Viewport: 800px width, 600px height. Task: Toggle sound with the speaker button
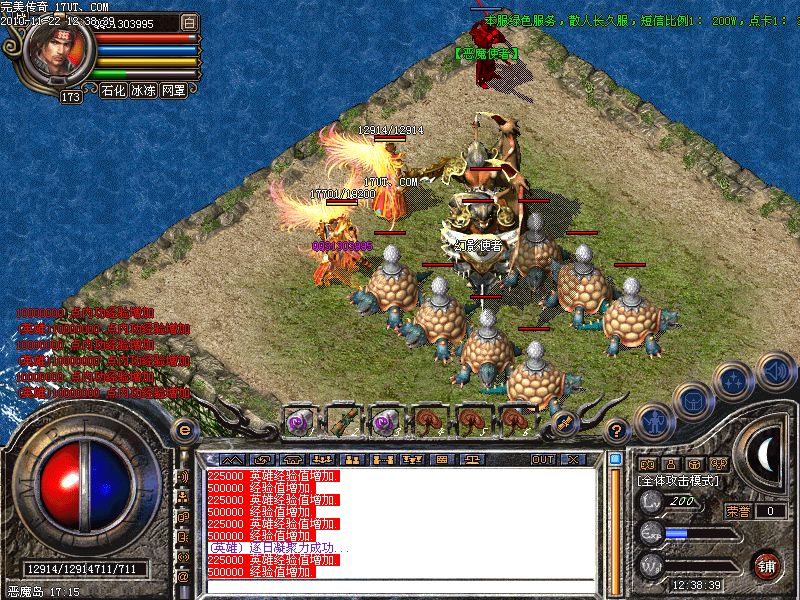tap(775, 371)
